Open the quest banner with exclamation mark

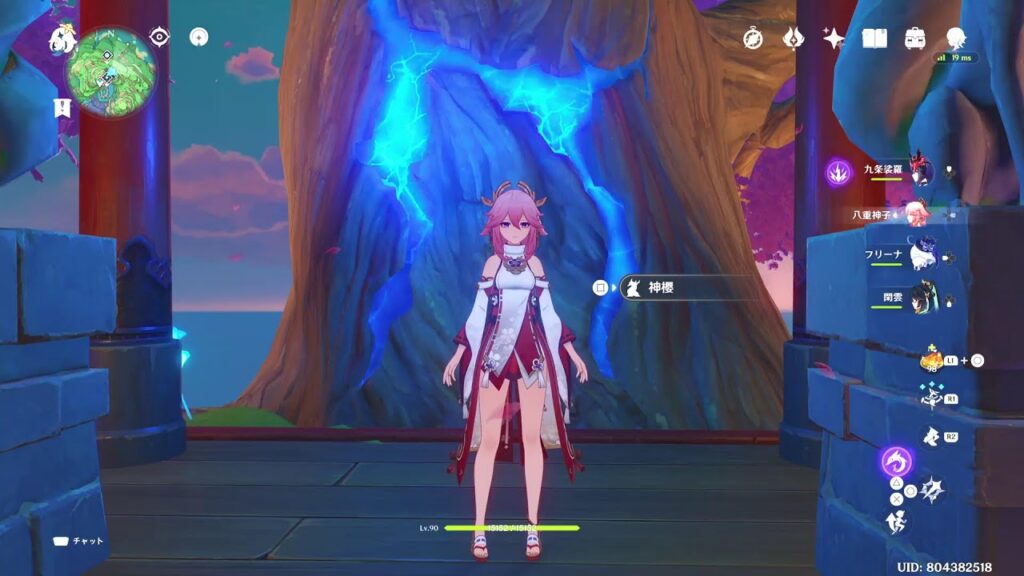(62, 109)
